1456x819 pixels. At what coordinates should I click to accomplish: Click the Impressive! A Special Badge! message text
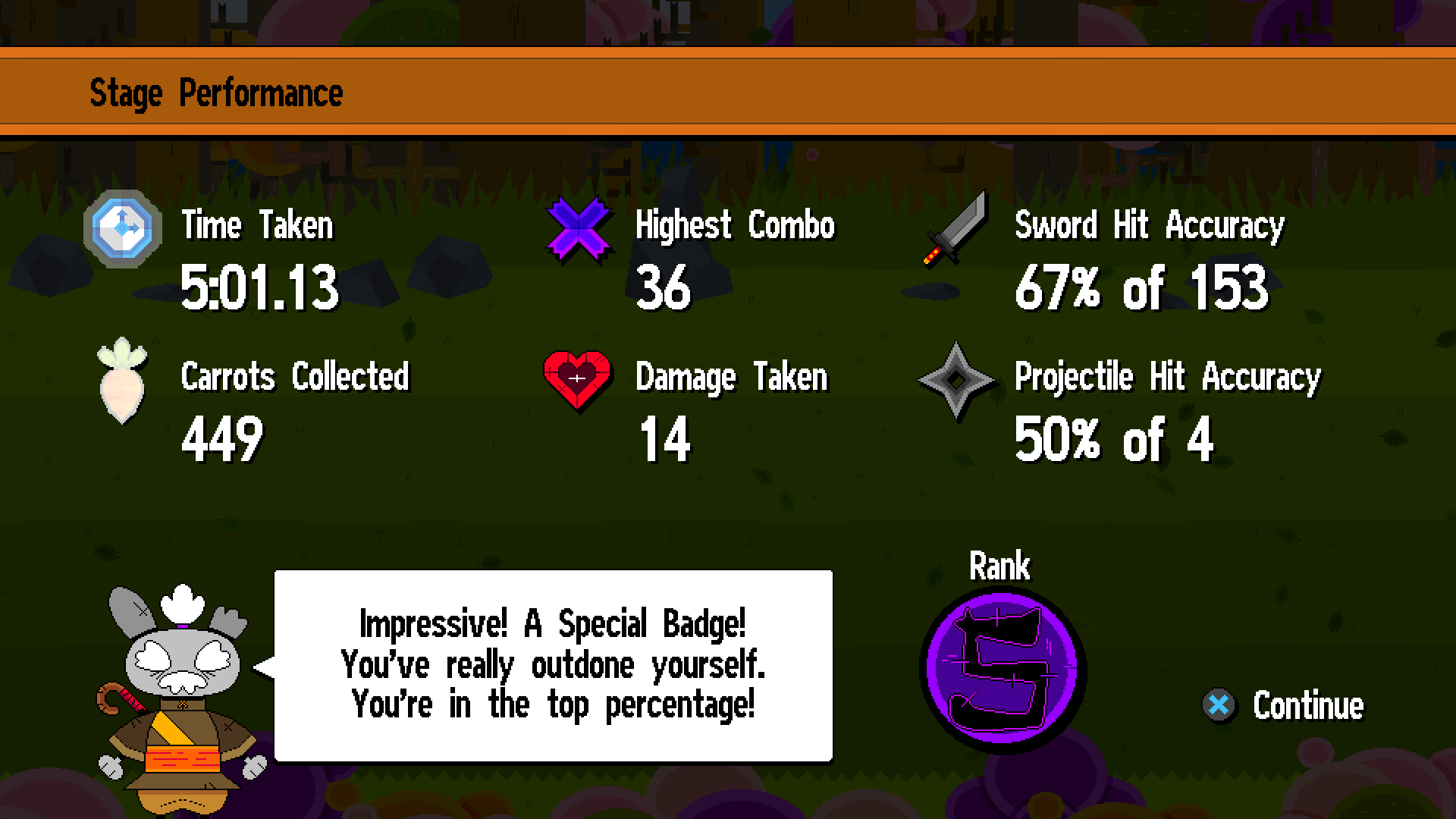point(554,623)
